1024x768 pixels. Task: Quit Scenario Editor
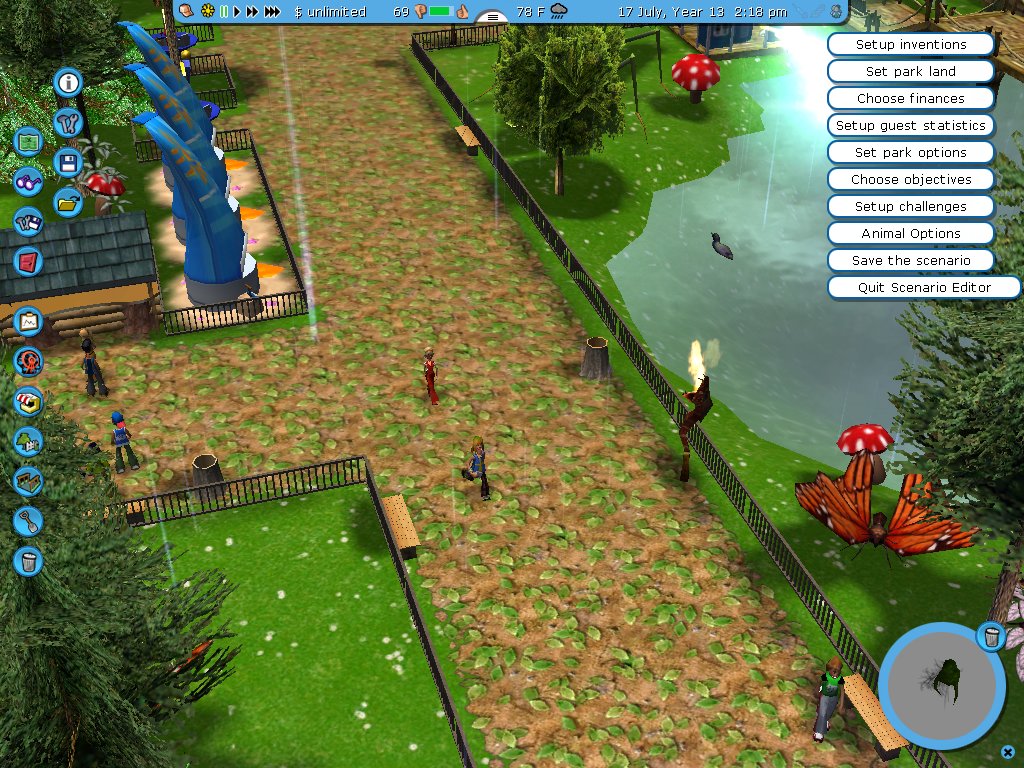[x=924, y=288]
